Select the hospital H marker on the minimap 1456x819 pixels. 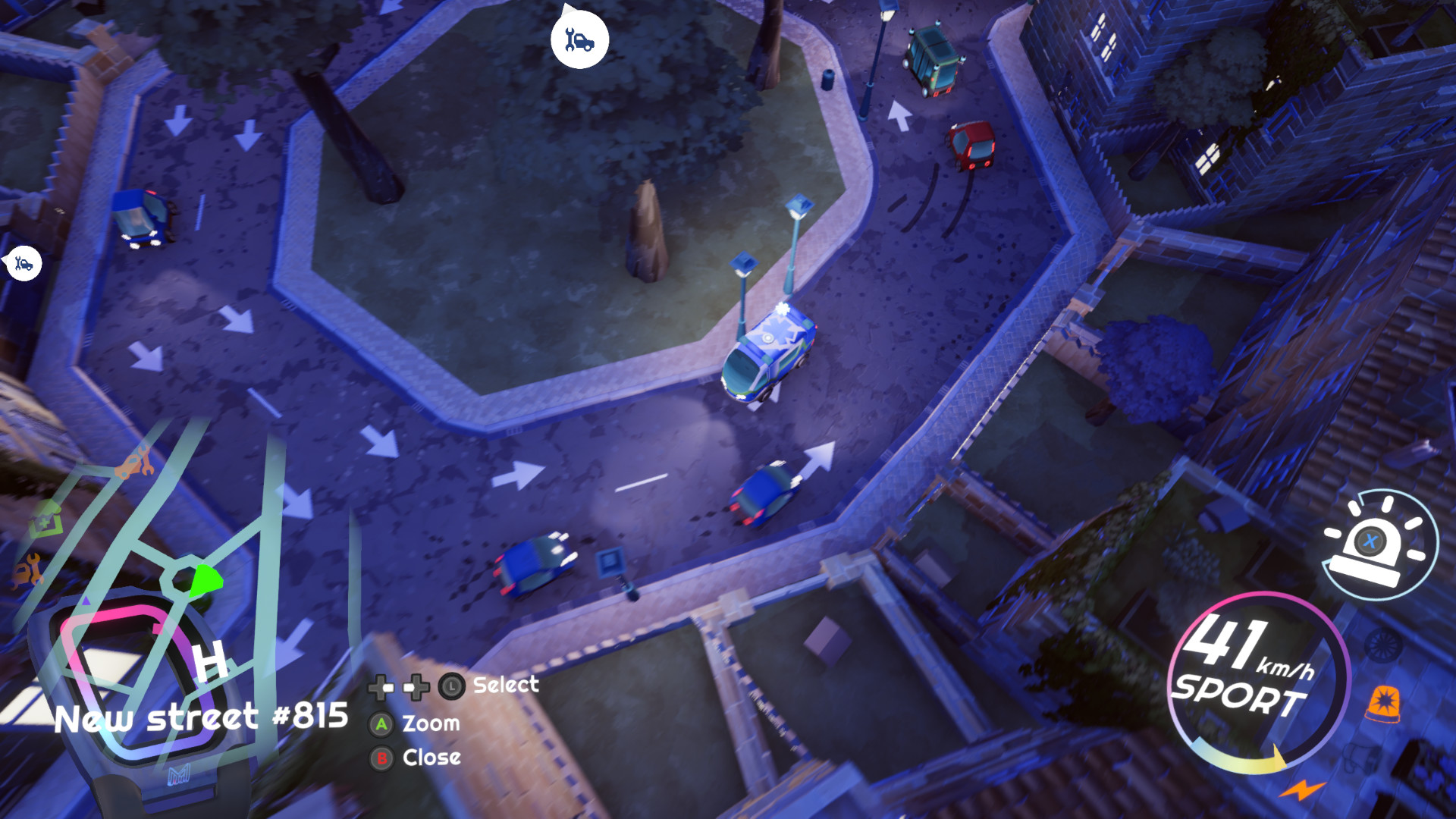pos(210,660)
